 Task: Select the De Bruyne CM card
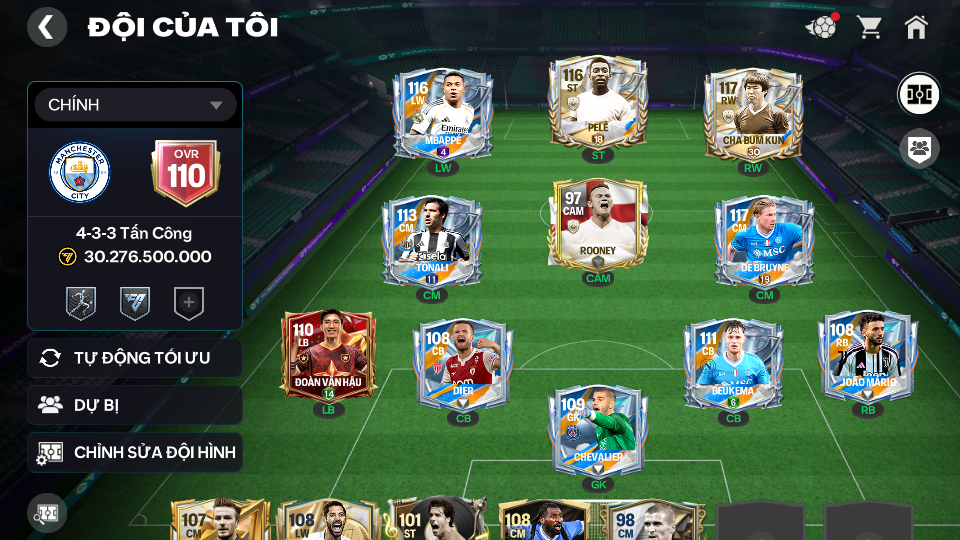(x=764, y=242)
